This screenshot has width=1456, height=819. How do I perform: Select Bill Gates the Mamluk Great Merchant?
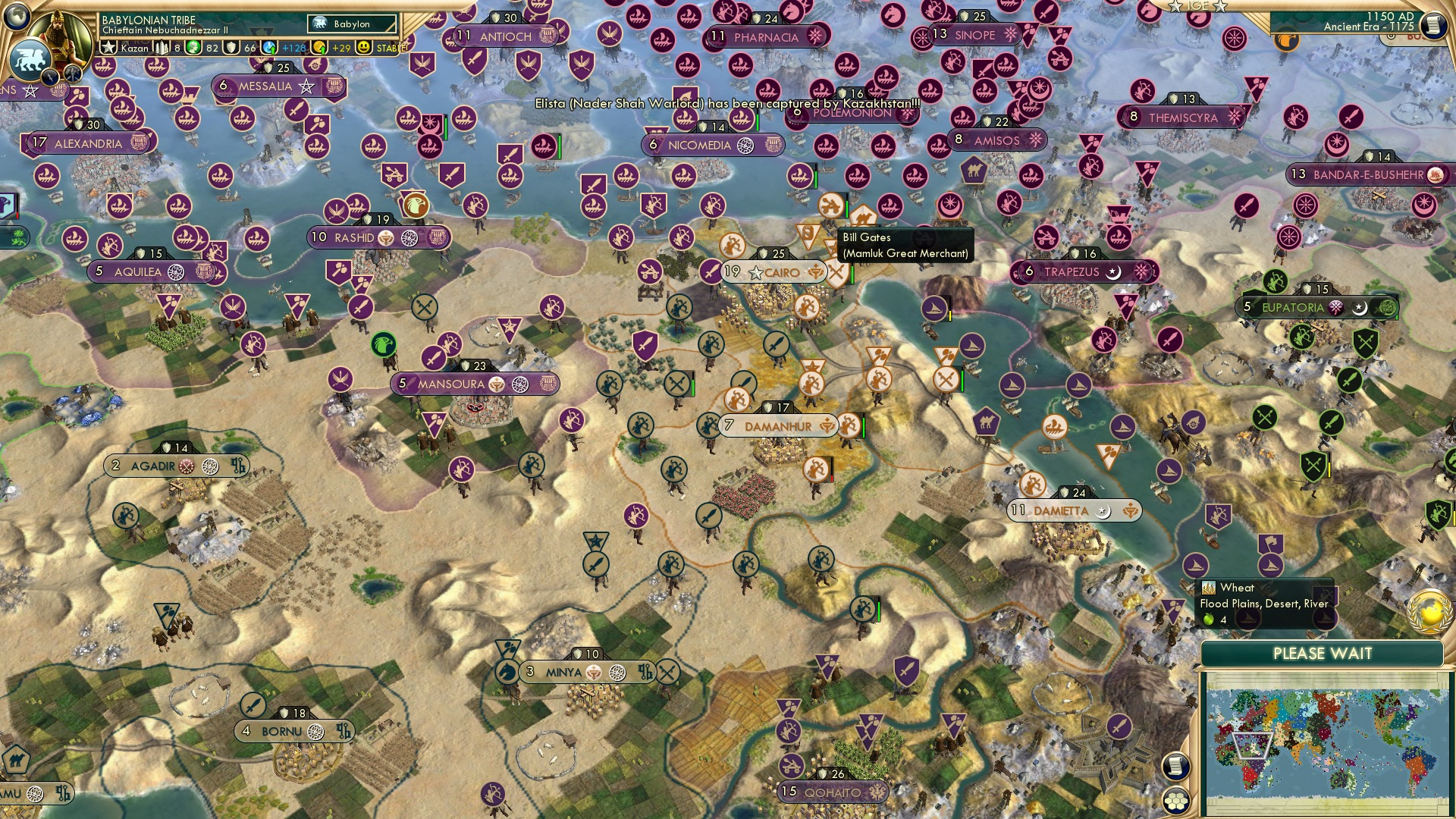tap(829, 205)
